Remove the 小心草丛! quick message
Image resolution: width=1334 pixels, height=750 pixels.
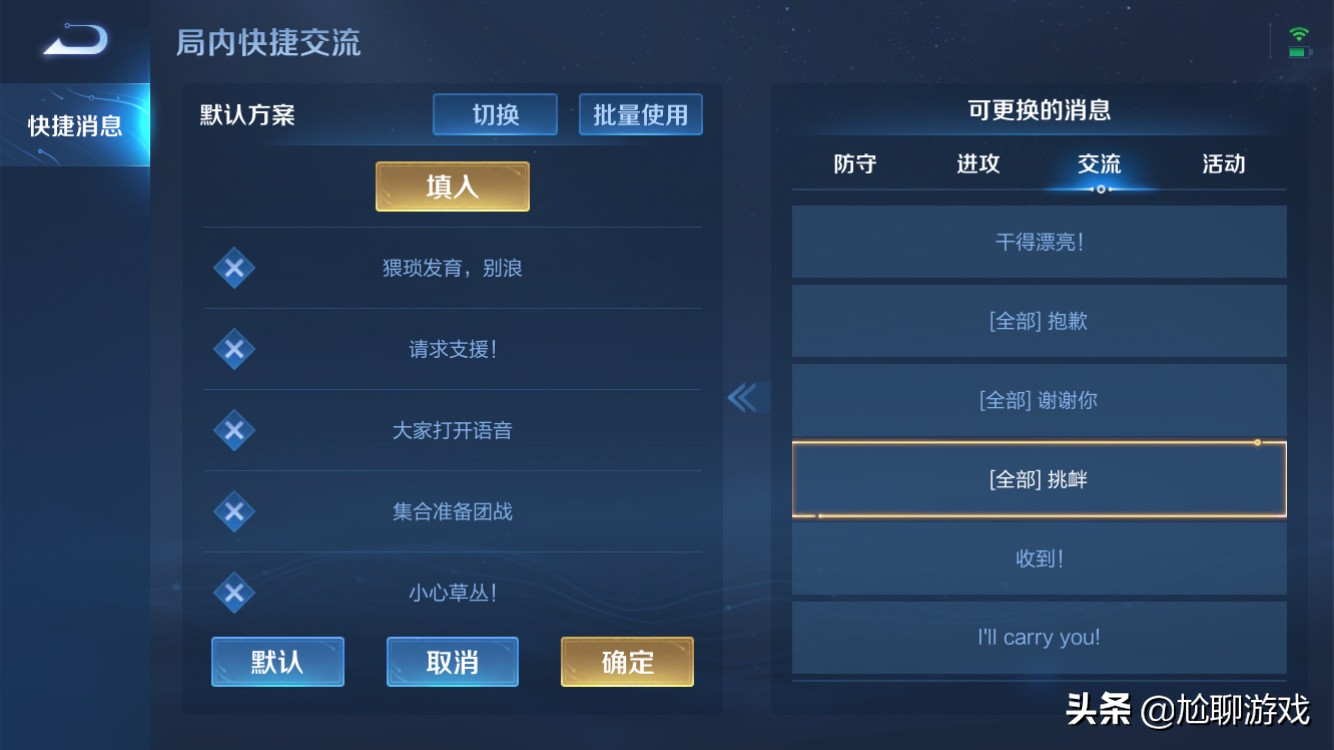pos(233,592)
